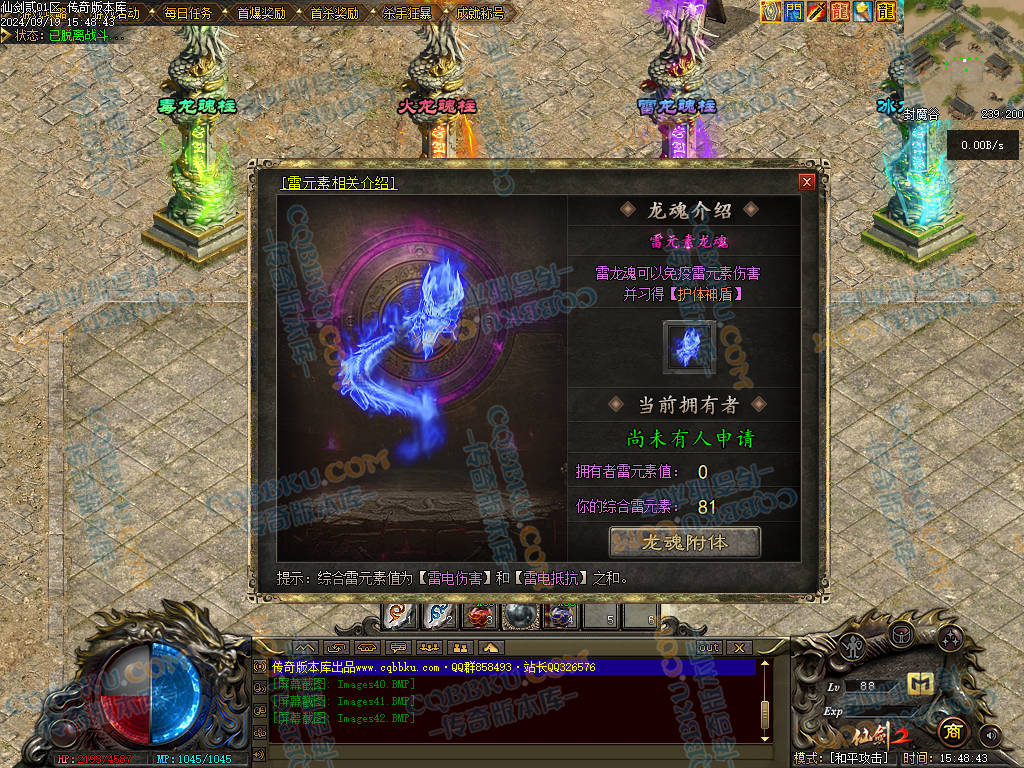Close the thunder element introduction window

[806, 182]
